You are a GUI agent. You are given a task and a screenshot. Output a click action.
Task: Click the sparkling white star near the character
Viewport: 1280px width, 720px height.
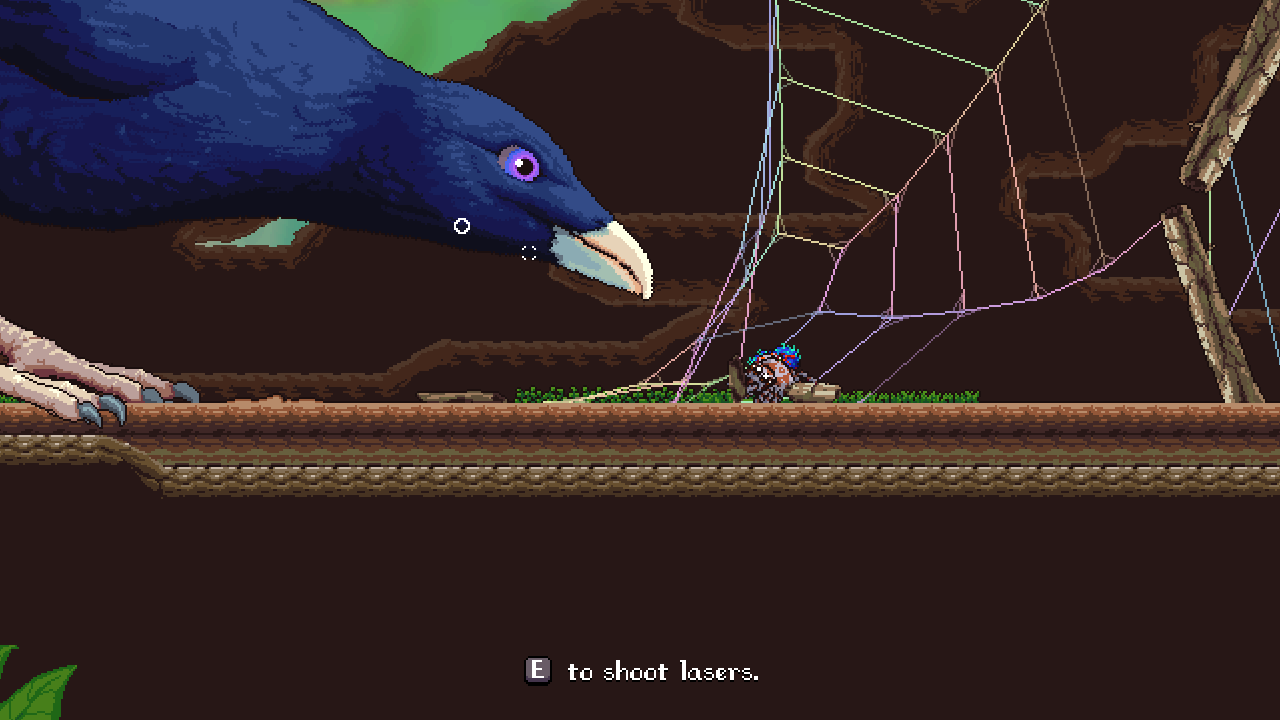pyautogui.click(x=766, y=375)
